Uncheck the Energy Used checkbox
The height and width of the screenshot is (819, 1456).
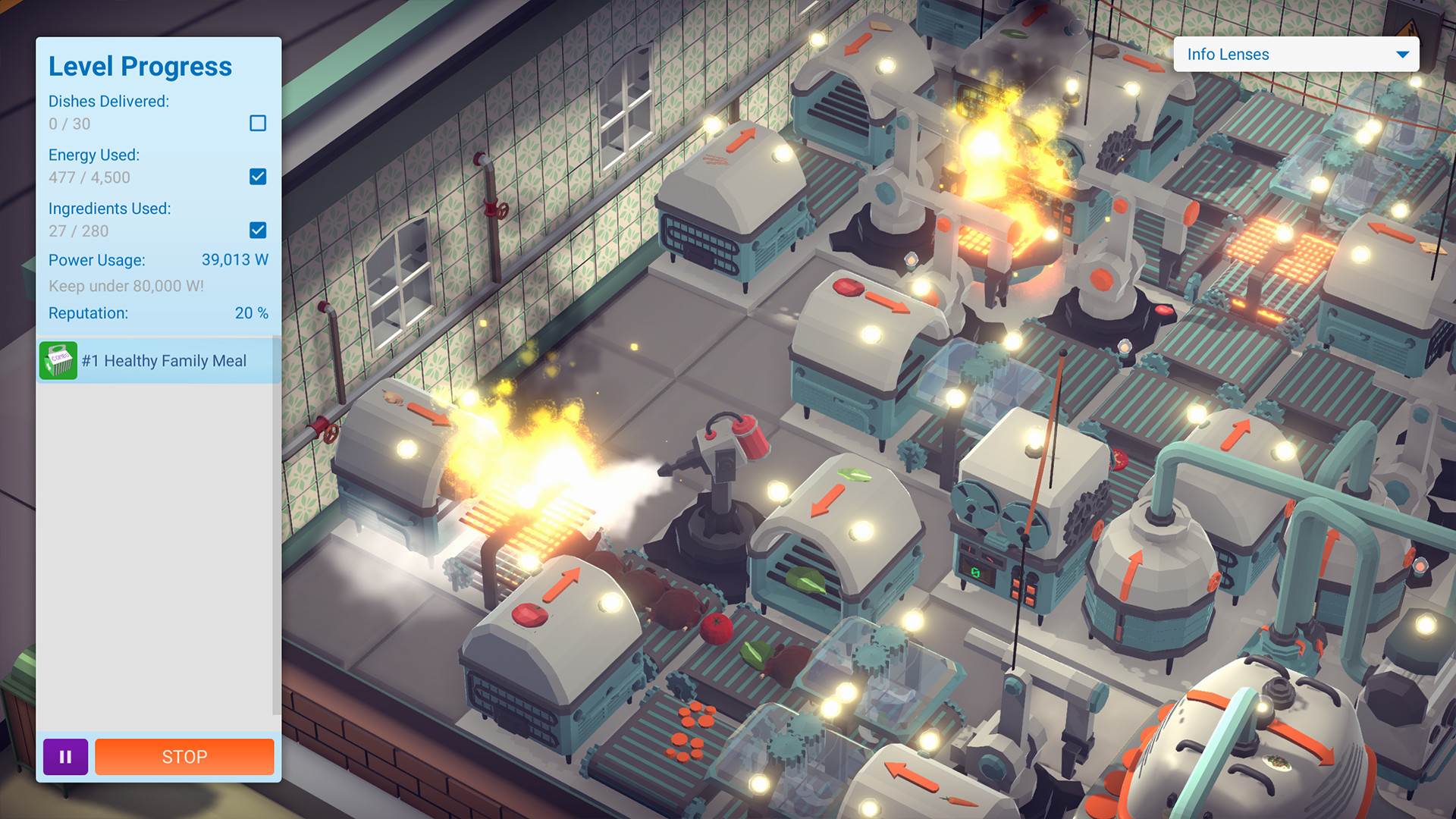(259, 176)
